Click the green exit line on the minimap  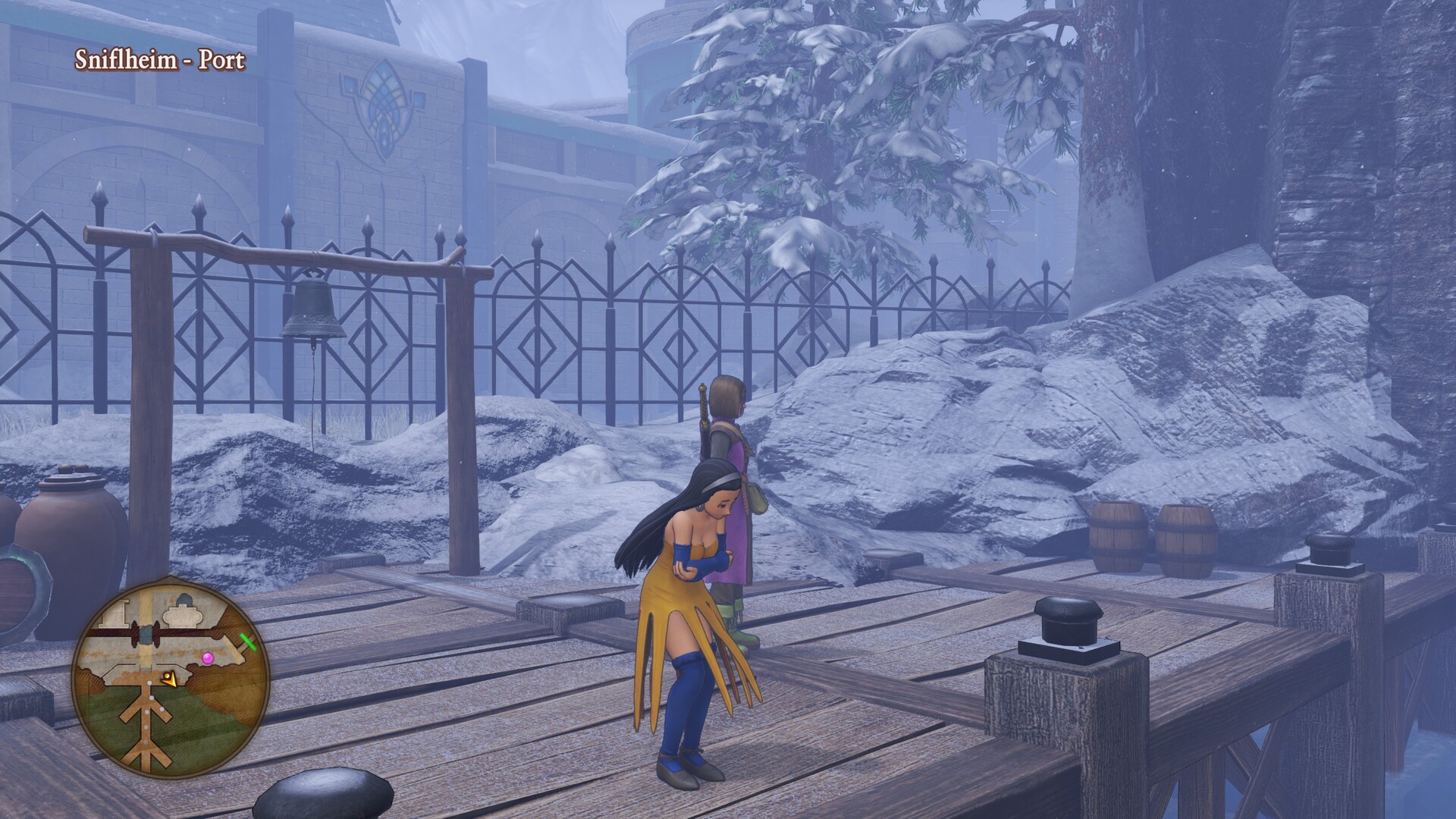click(249, 642)
